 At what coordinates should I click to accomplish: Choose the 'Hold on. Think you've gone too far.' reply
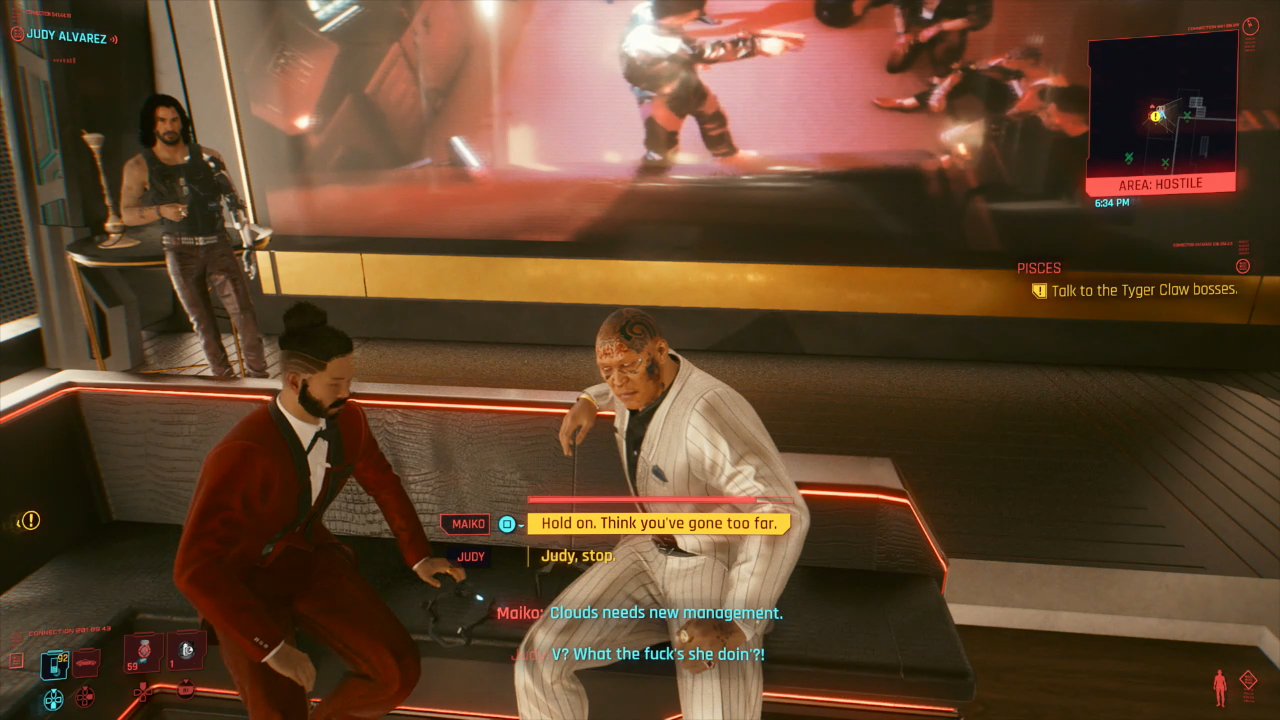[660, 523]
